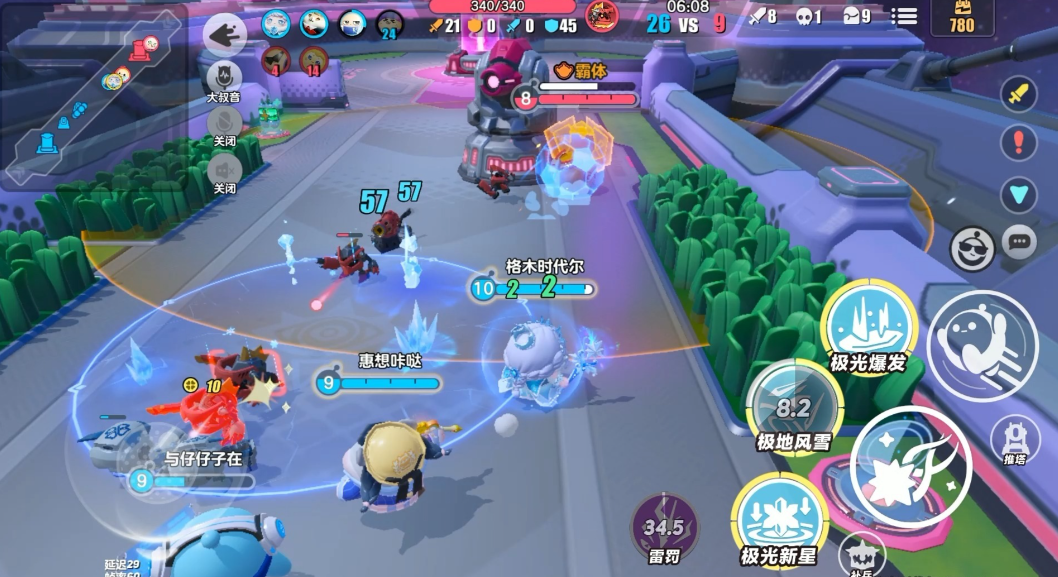Viewport: 1058px width, 577px height.
Task: Select the 推塔 tower target button
Action: tap(1016, 441)
